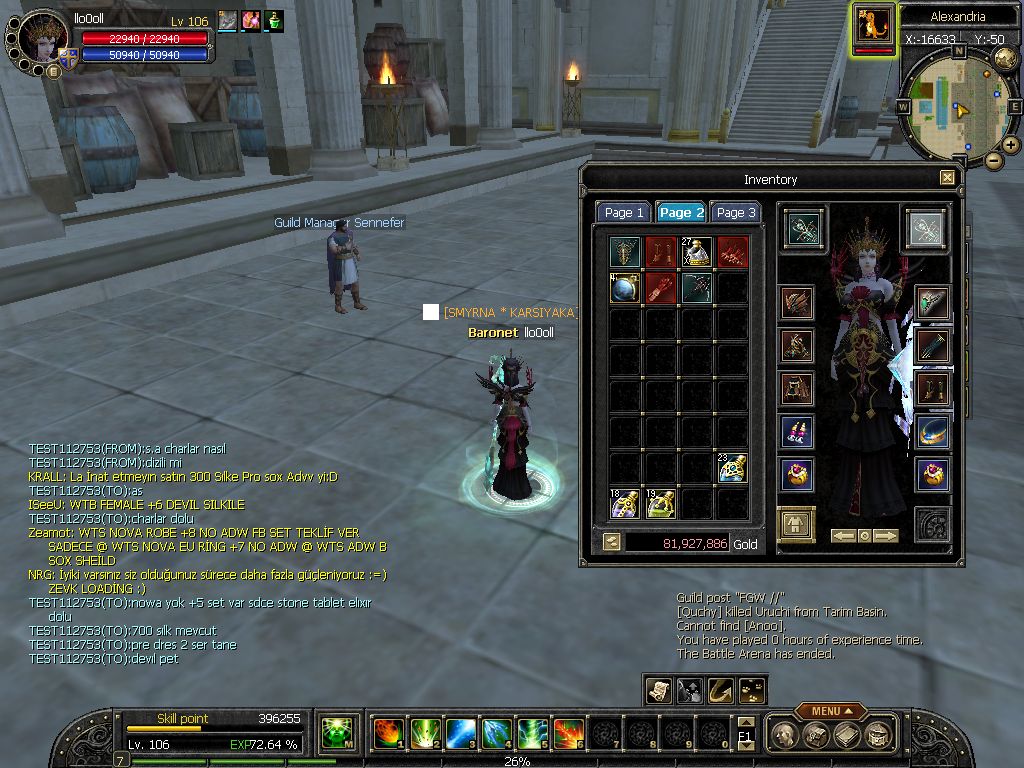Select the potion stack of 23
Screen dimensions: 1024x768
point(732,468)
